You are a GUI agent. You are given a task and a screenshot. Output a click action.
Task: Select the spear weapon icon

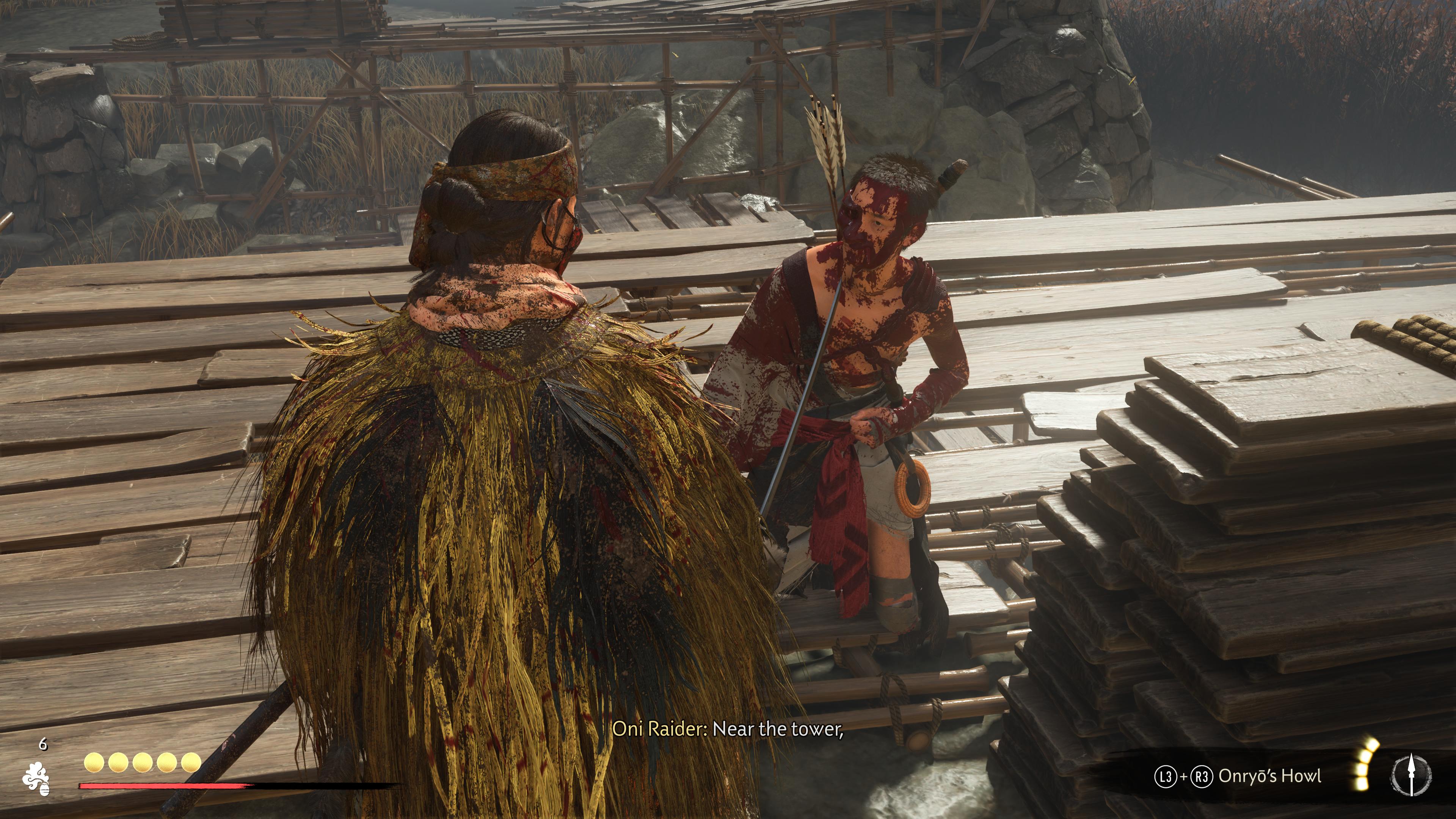(x=1411, y=774)
